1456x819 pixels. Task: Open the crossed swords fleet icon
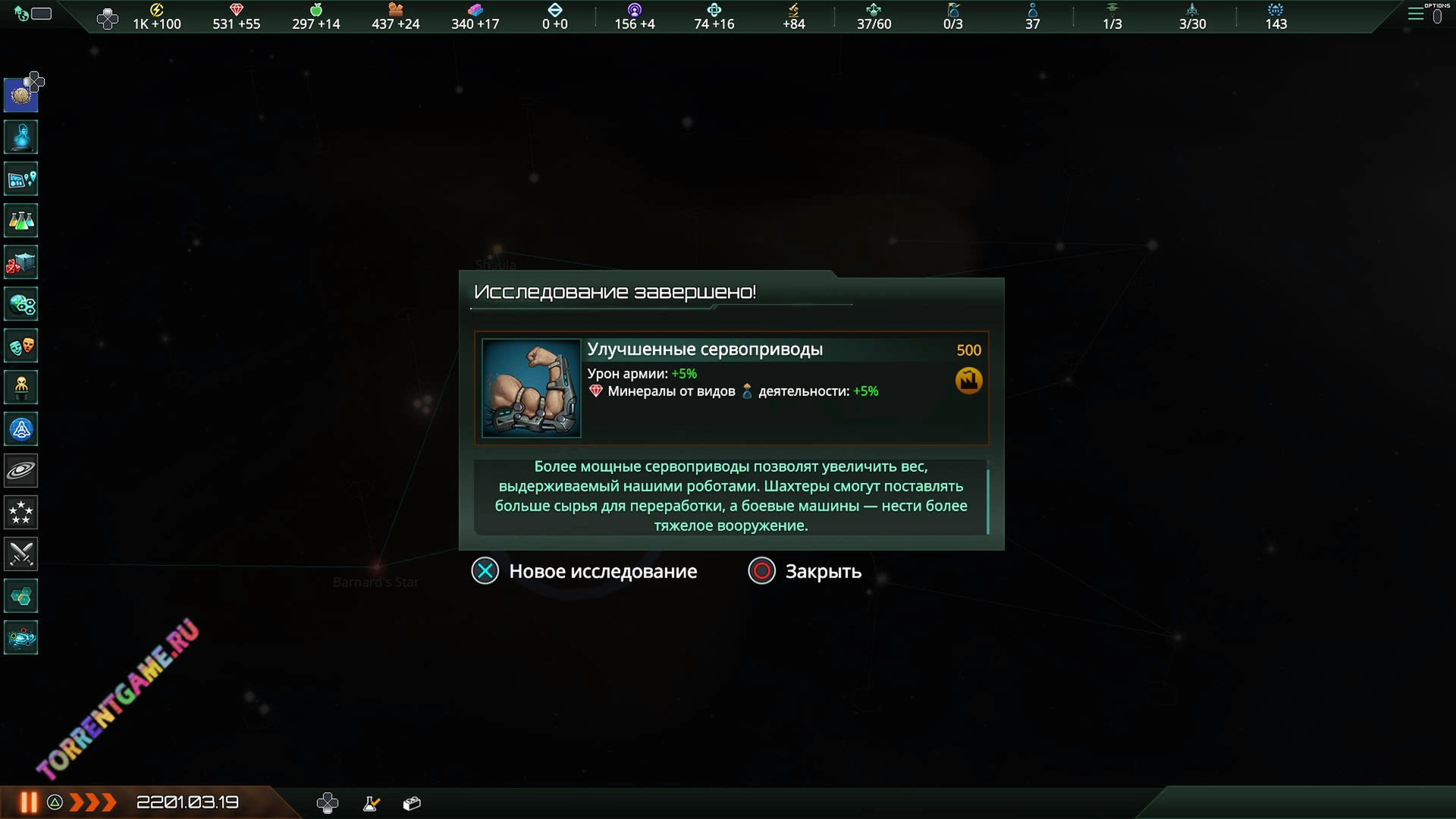[x=21, y=554]
